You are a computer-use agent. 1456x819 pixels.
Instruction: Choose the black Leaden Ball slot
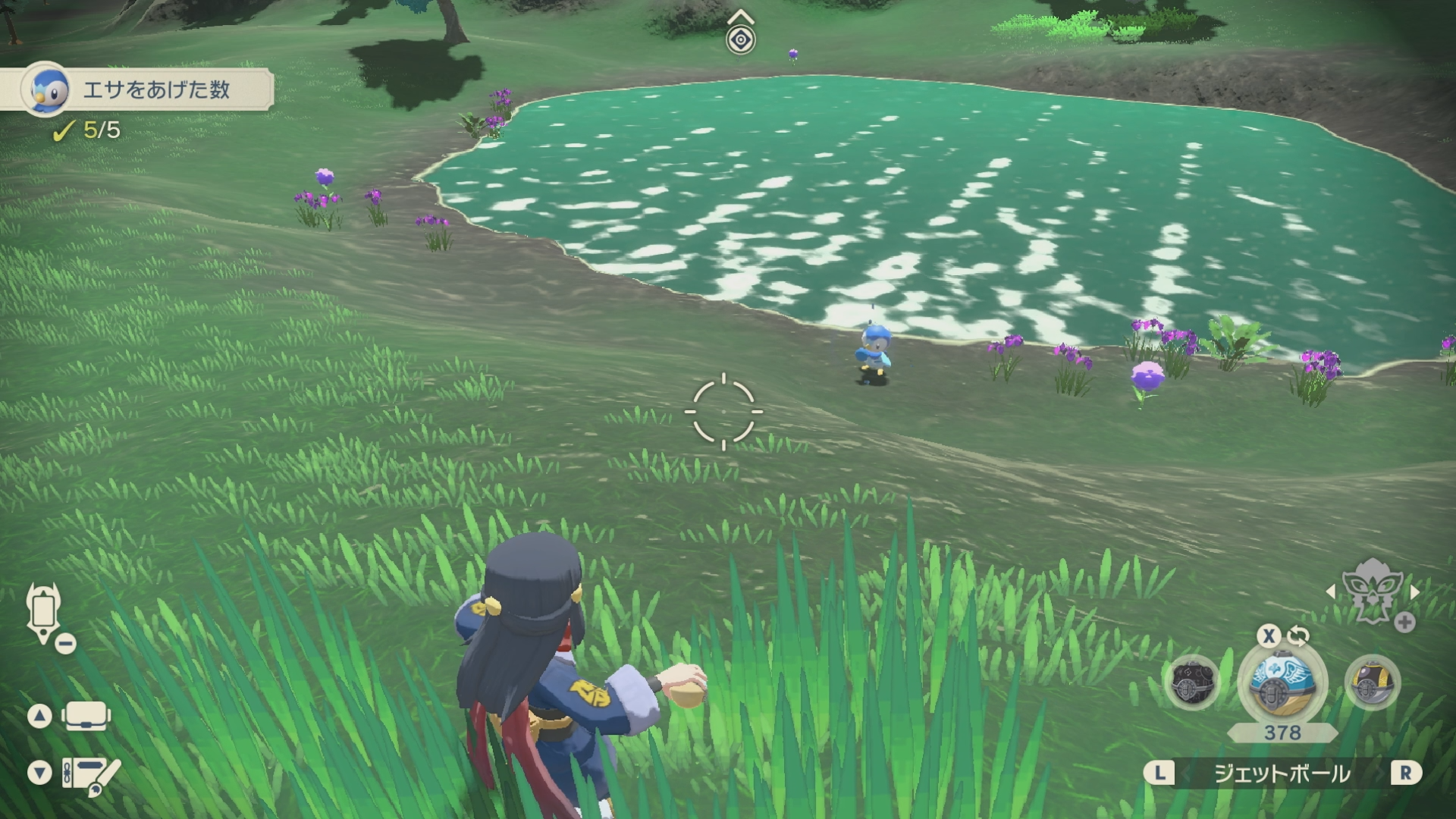[1193, 682]
